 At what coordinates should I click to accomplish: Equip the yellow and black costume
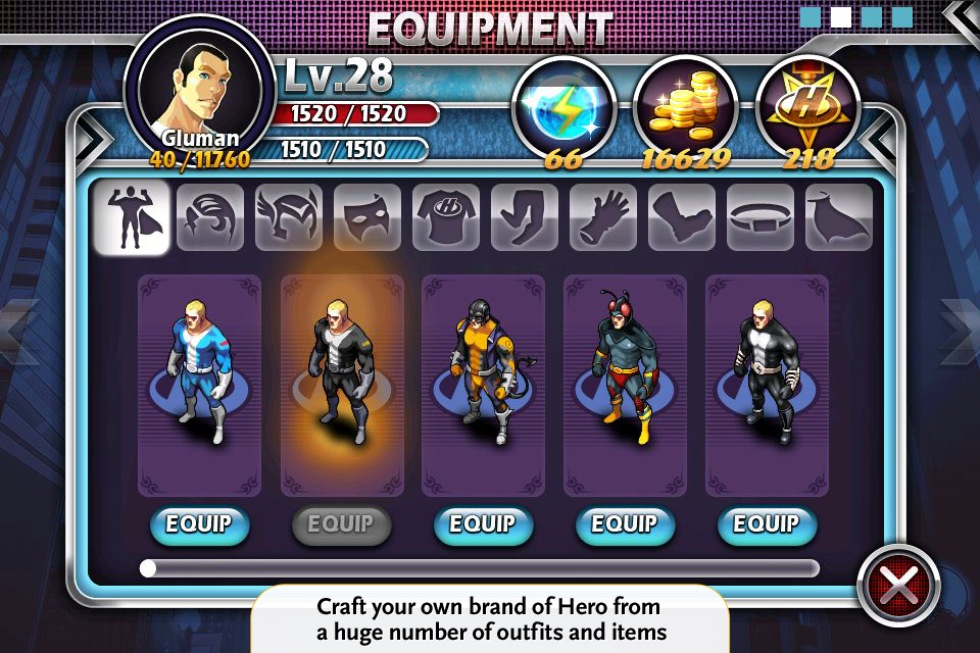[x=483, y=524]
